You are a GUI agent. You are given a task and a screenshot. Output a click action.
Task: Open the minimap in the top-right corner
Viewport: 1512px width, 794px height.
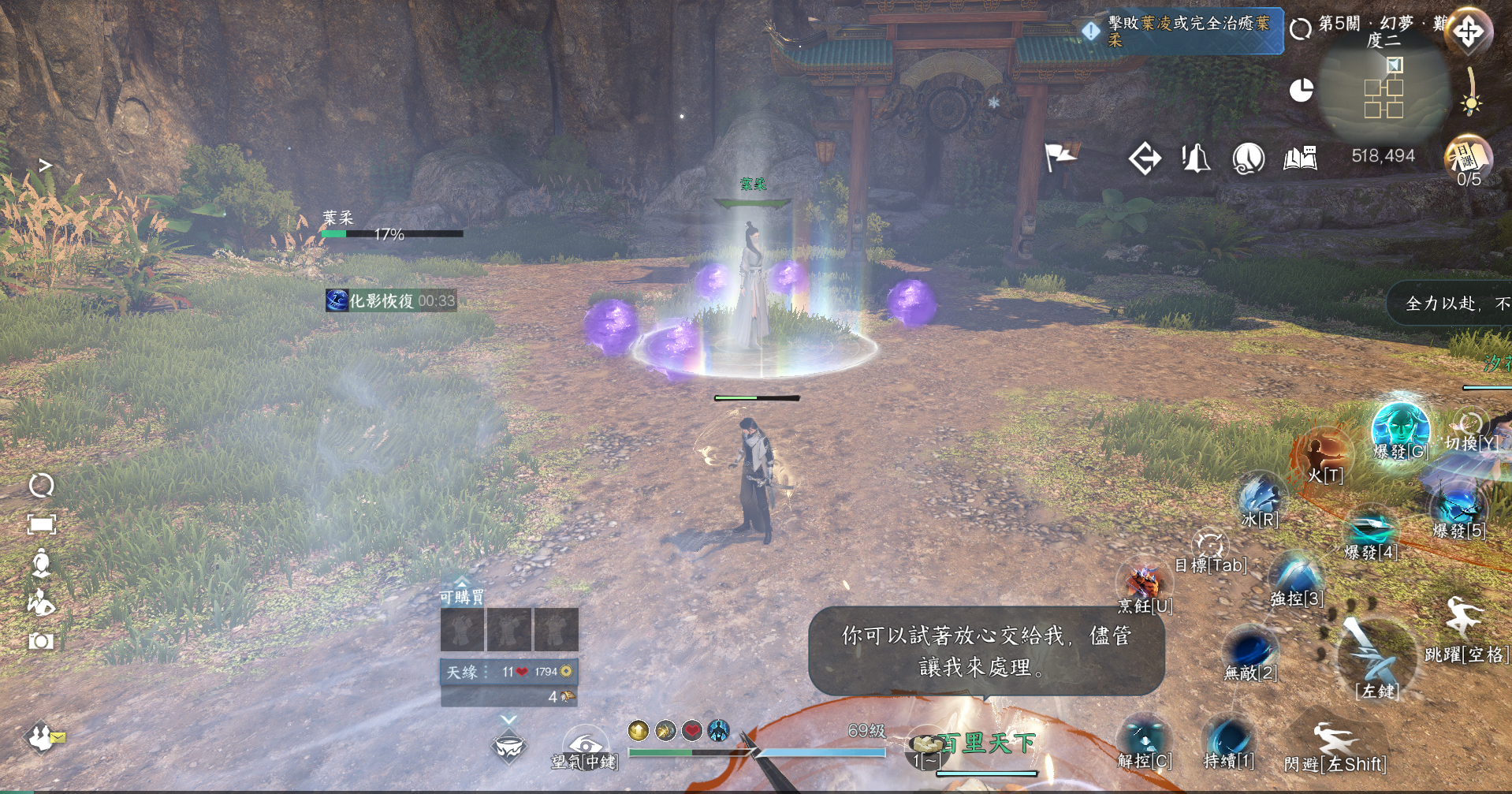[1384, 91]
